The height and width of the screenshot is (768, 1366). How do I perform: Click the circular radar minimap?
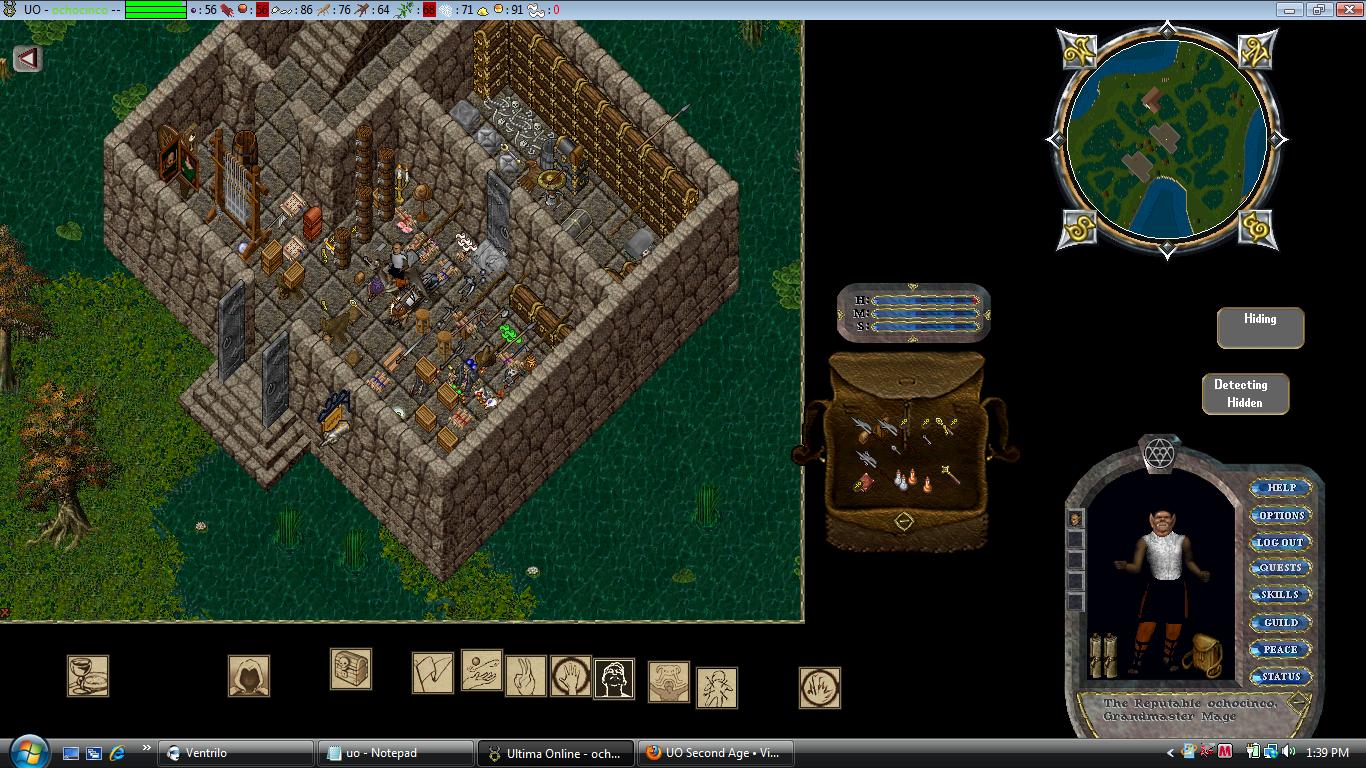tap(1167, 138)
